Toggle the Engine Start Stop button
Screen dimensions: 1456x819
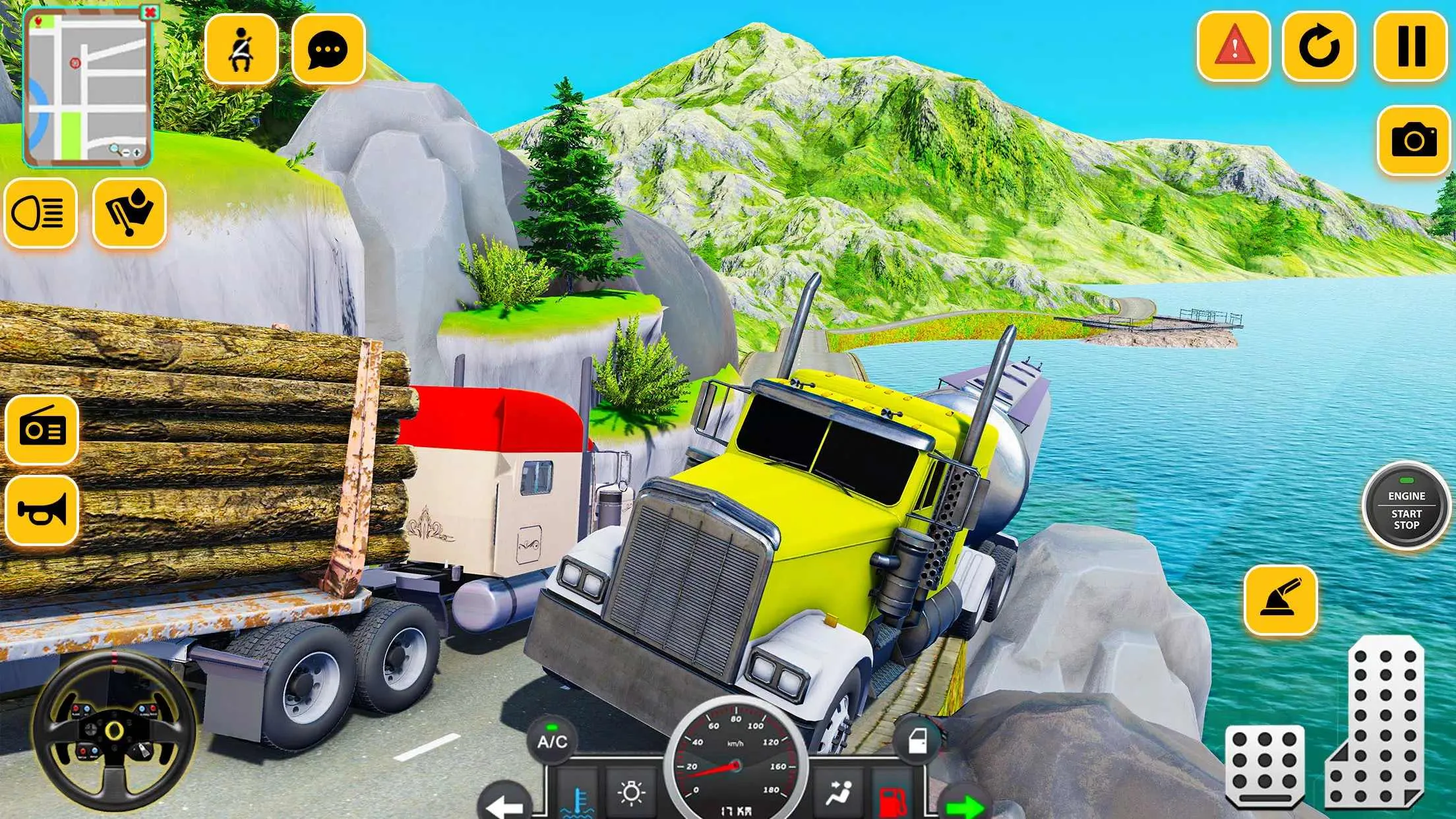tap(1406, 508)
